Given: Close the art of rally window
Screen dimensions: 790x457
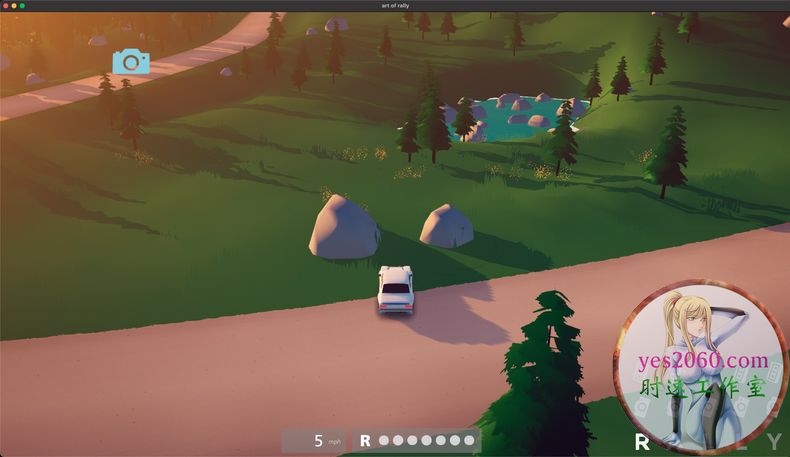Looking at the screenshot, I should click(x=5, y=6).
